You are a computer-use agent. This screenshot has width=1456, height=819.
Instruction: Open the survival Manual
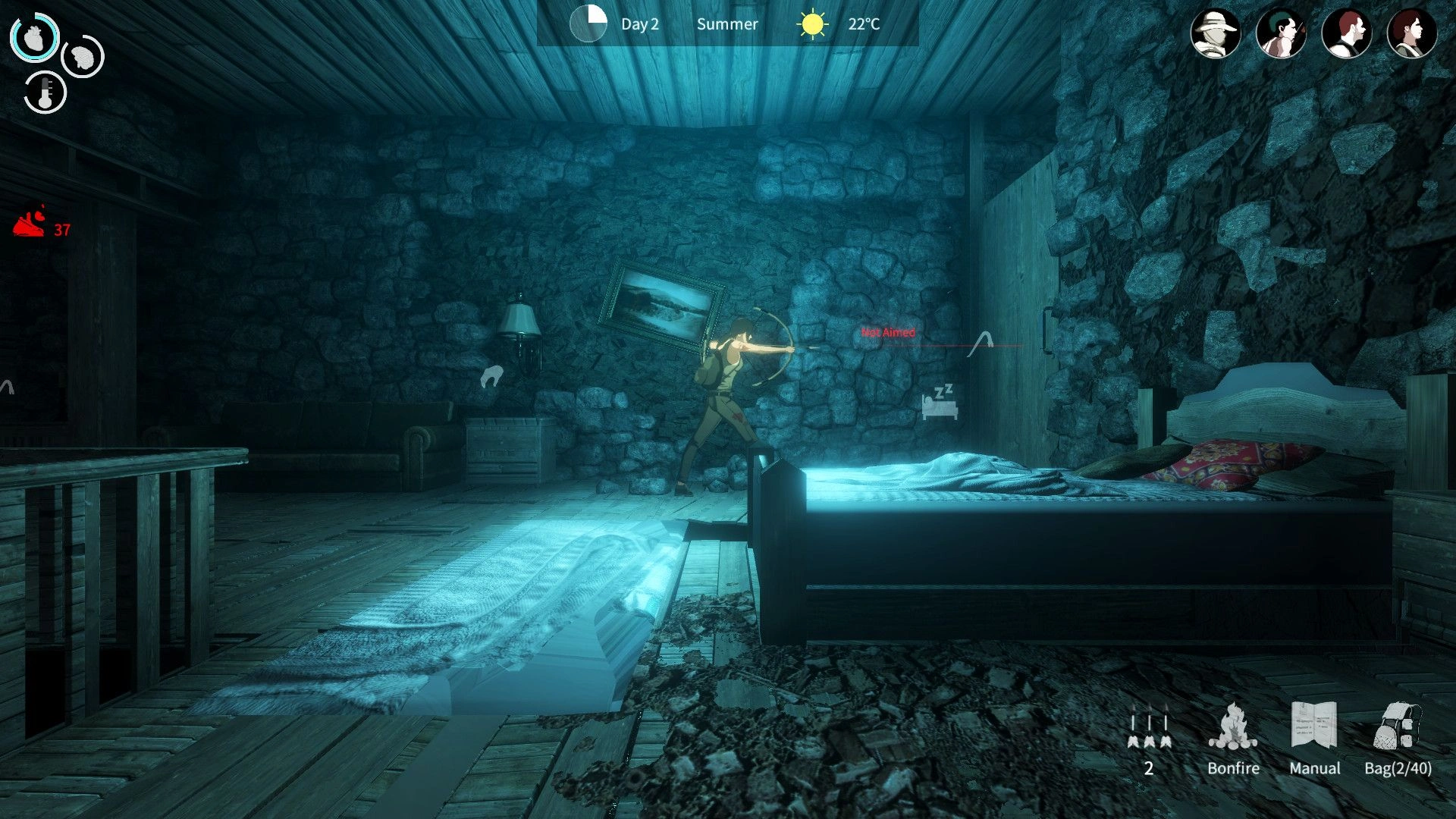tap(1314, 737)
